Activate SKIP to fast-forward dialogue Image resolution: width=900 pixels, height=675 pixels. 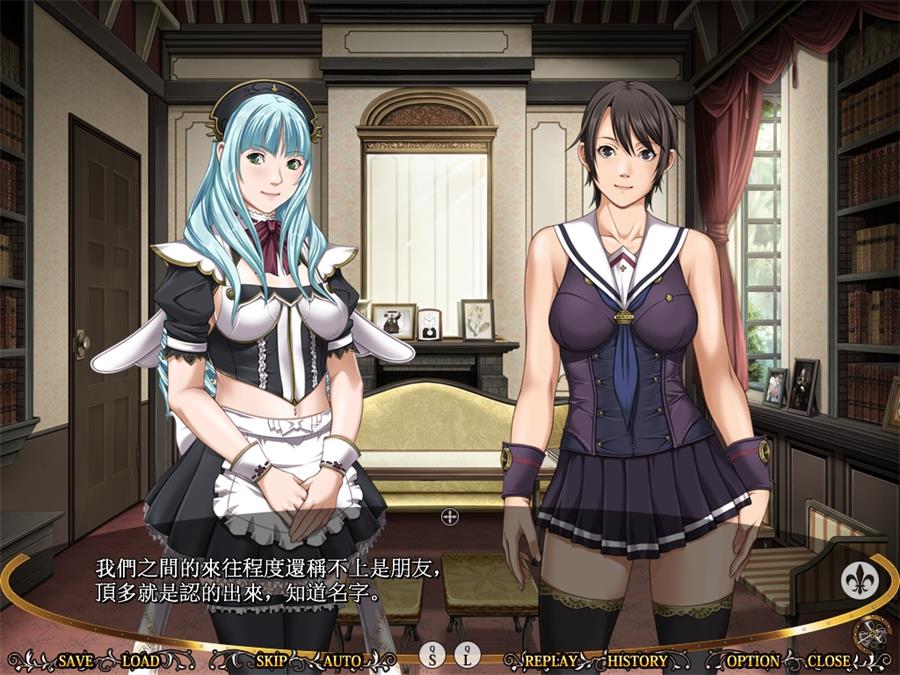point(271,660)
